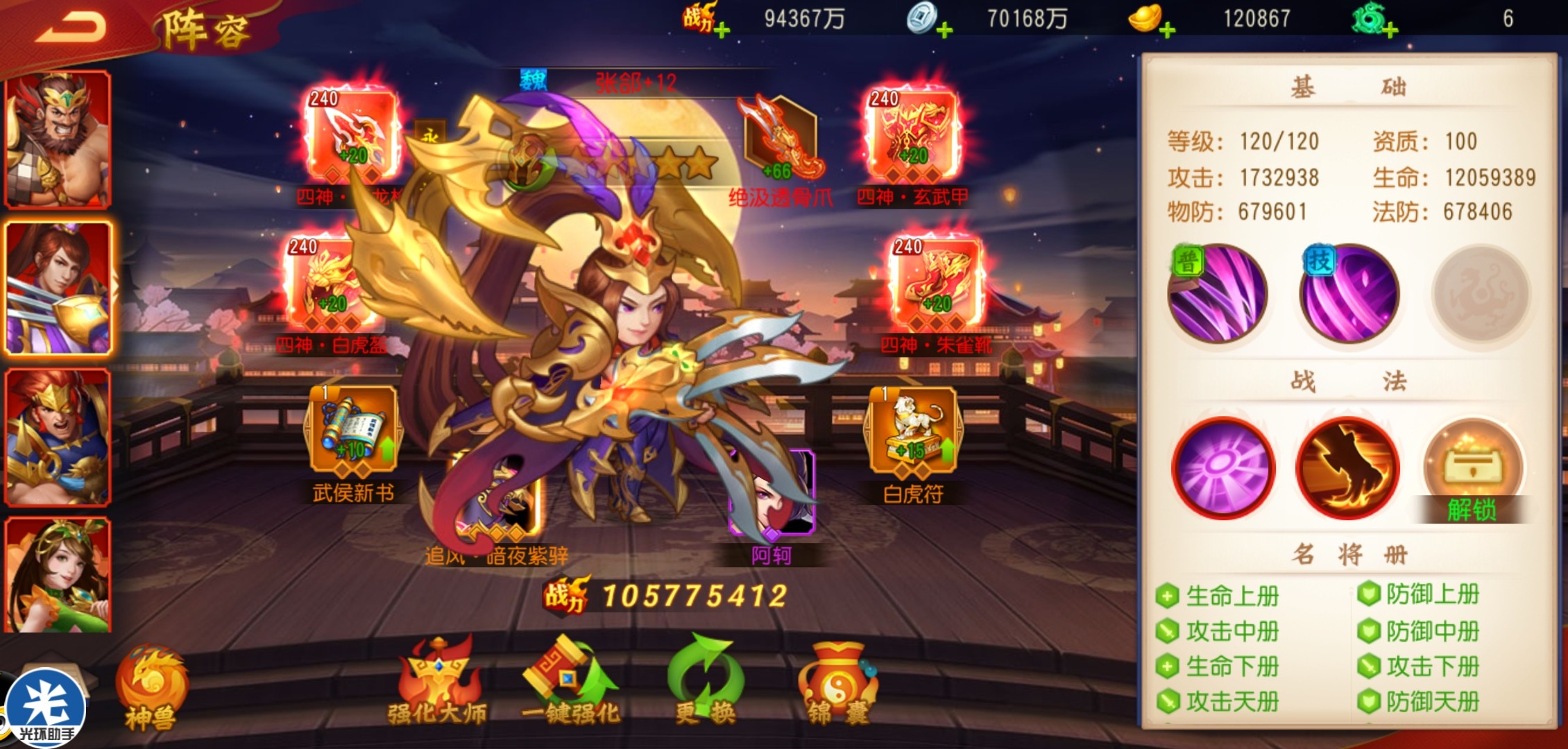Screen dimensions: 1568x749
Task: Open the 锦囊 pouch menu
Action: (838, 683)
